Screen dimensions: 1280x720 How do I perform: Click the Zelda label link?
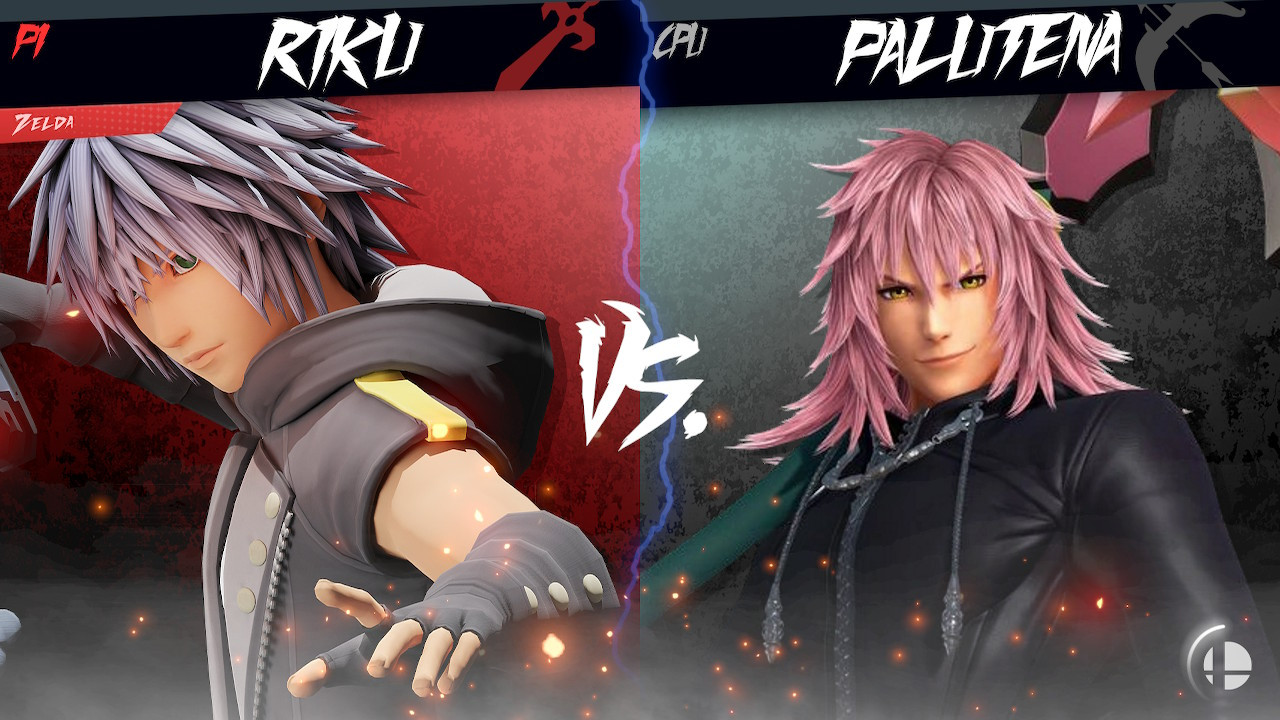45,122
